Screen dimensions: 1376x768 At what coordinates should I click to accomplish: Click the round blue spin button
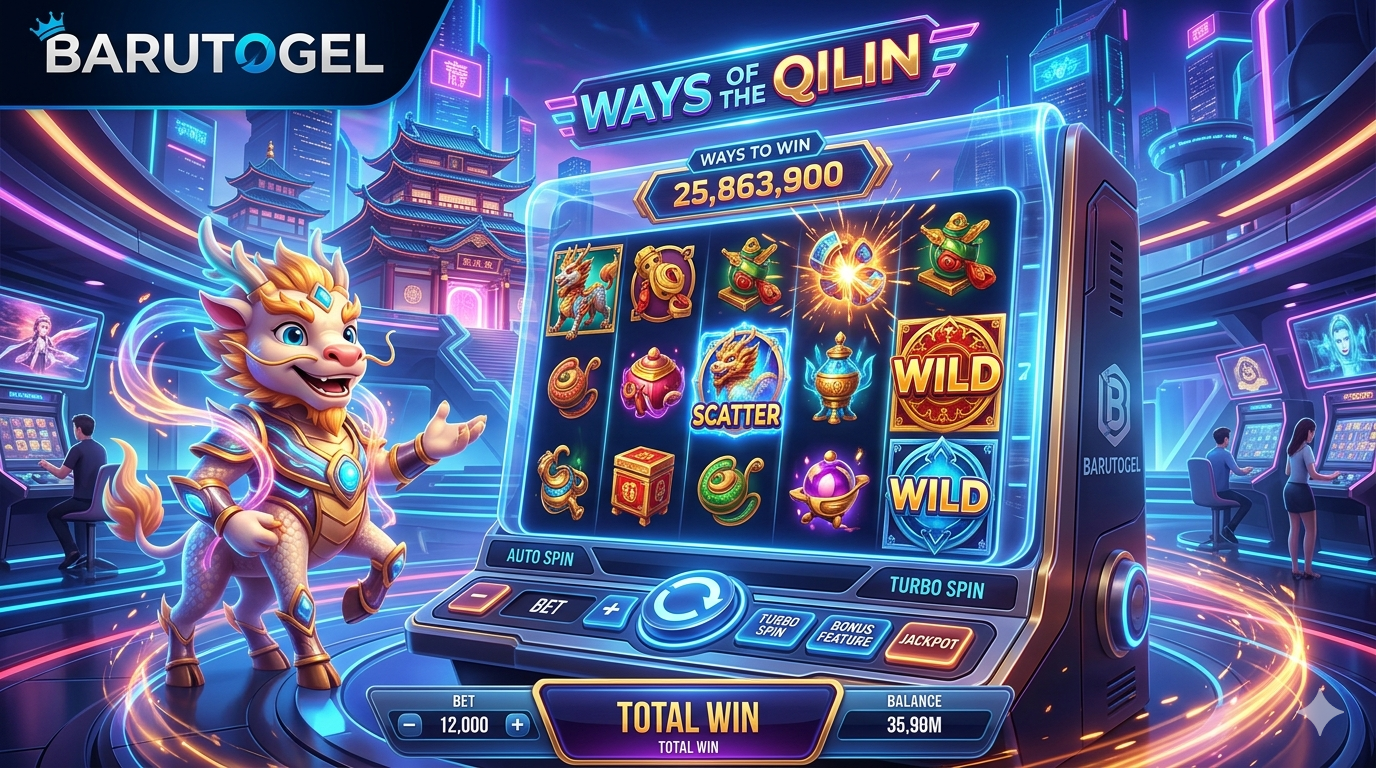pyautogui.click(x=691, y=607)
